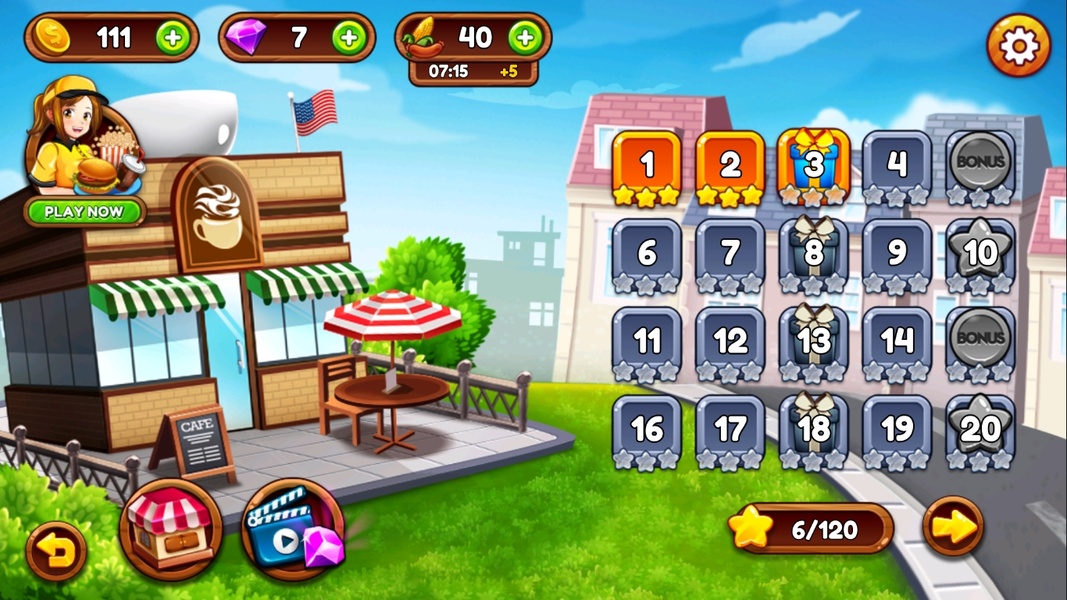Open level 7 tile
The image size is (1067, 600).
point(730,254)
